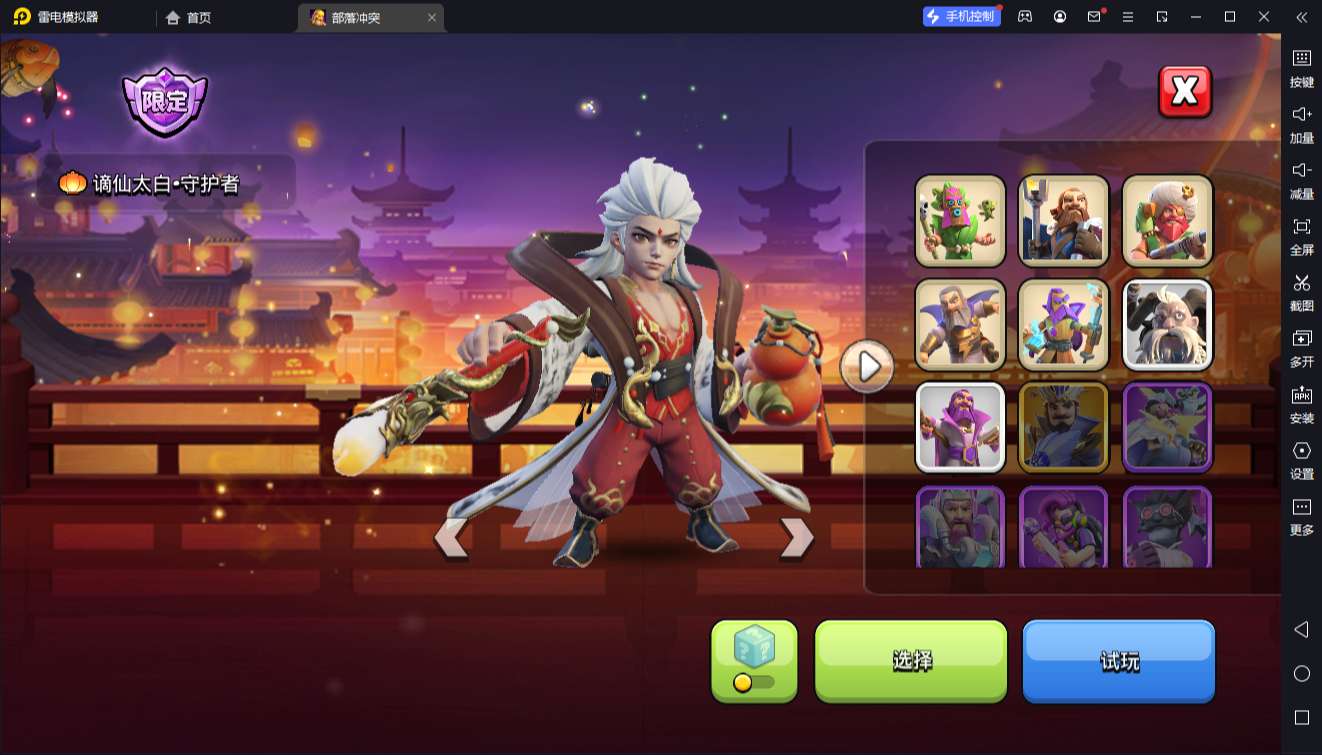Select the white-bearded horned warden skin
1322x755 pixels.
point(1167,324)
